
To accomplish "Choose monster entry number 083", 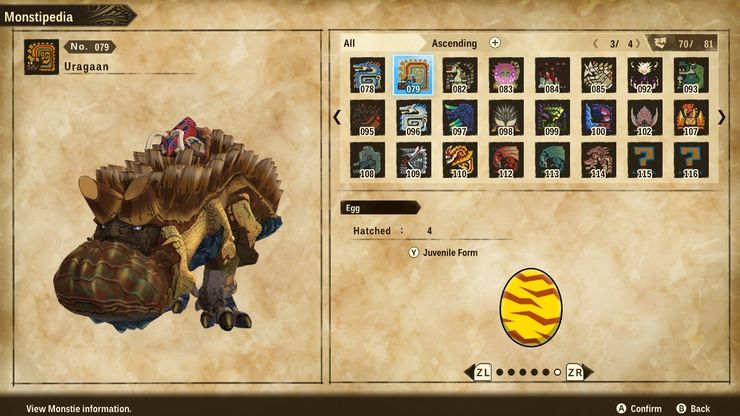I will point(505,75).
